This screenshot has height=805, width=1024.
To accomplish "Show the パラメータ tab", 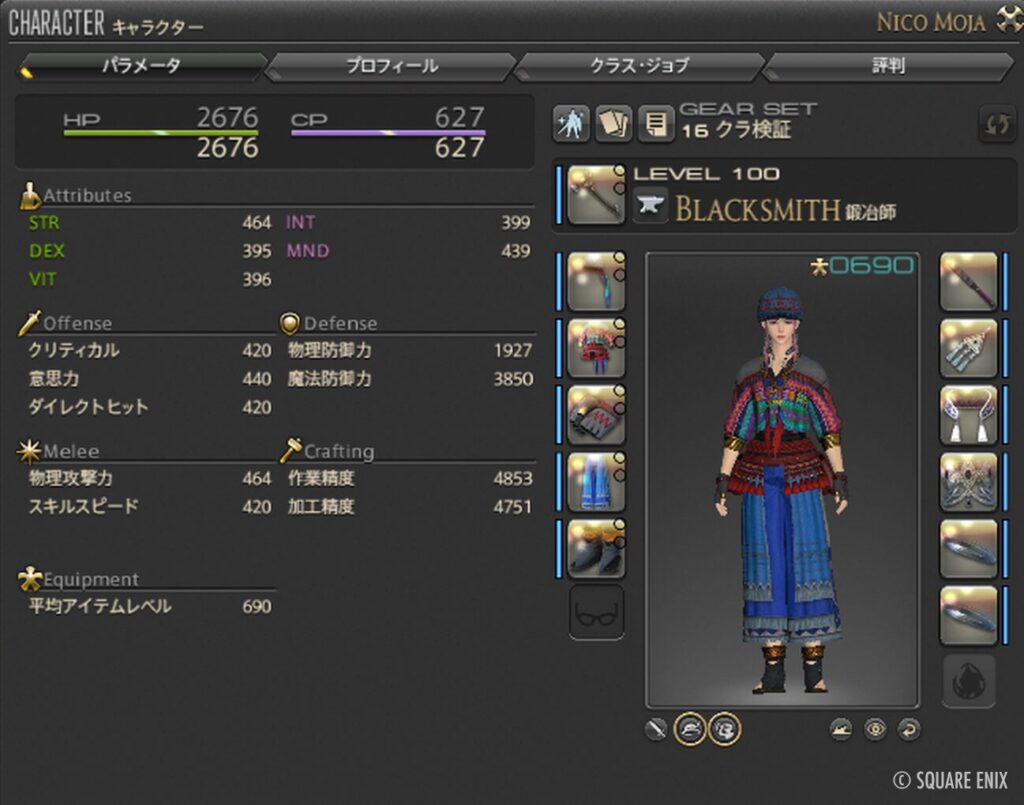I will [x=141, y=66].
